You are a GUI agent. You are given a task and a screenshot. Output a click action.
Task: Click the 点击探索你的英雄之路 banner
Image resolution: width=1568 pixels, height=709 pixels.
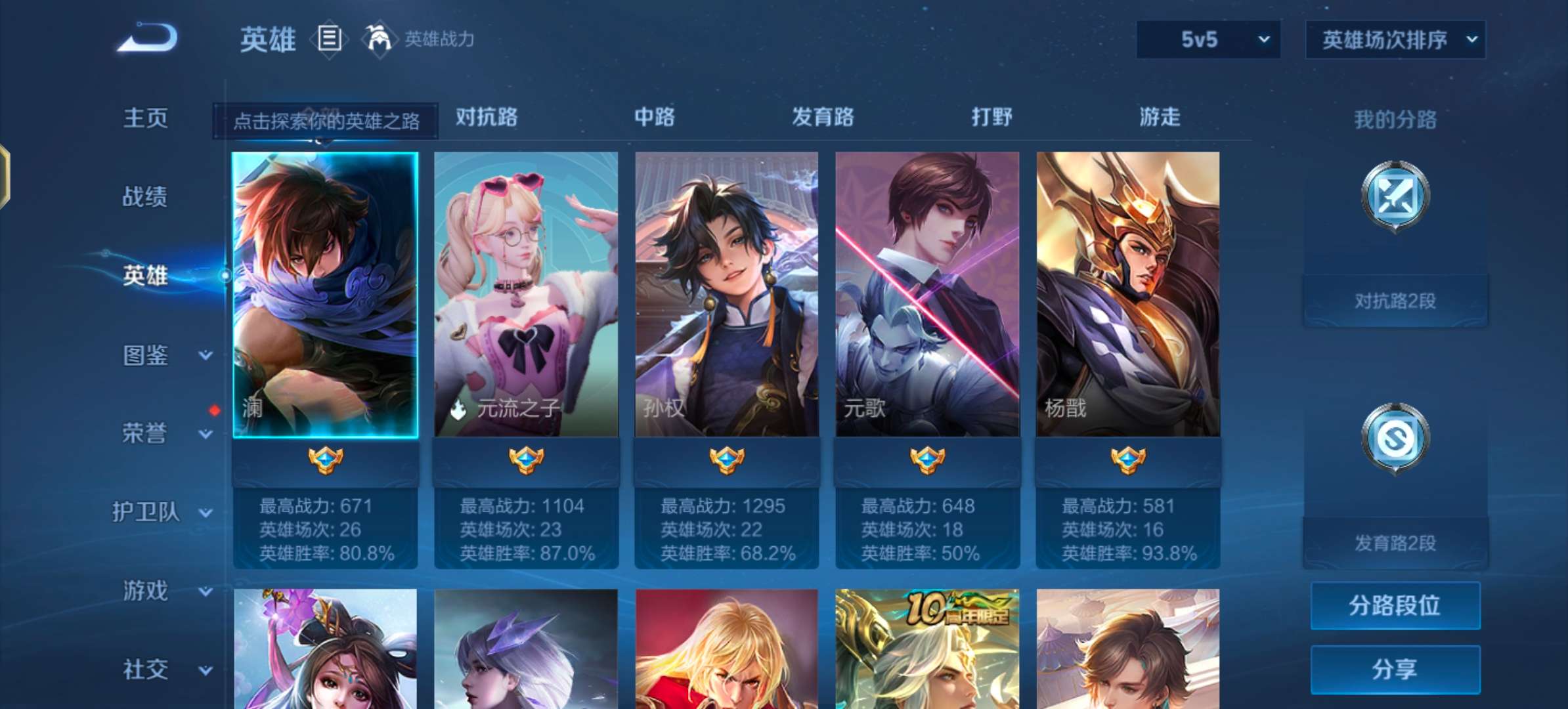(328, 120)
